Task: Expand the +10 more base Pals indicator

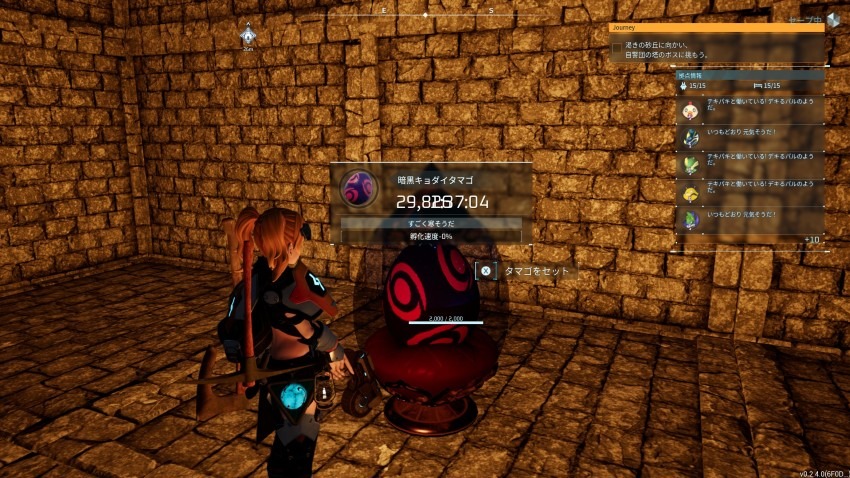Action: [x=811, y=240]
